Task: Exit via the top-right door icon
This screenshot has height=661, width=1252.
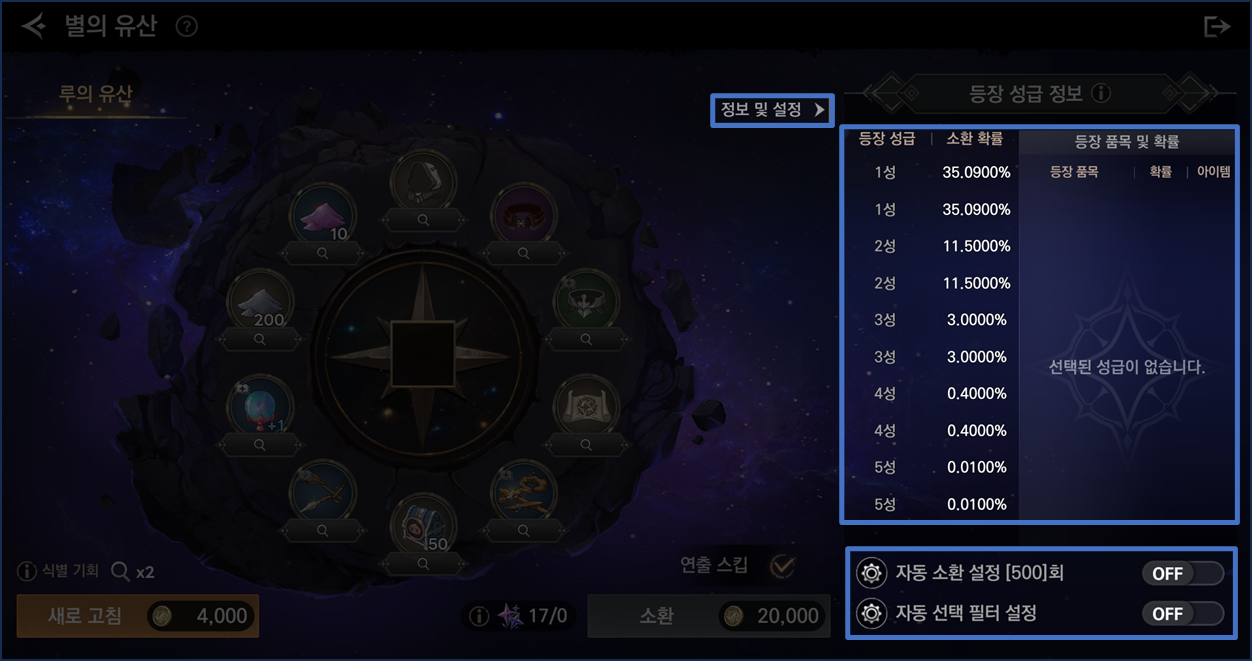Action: pos(1216,27)
